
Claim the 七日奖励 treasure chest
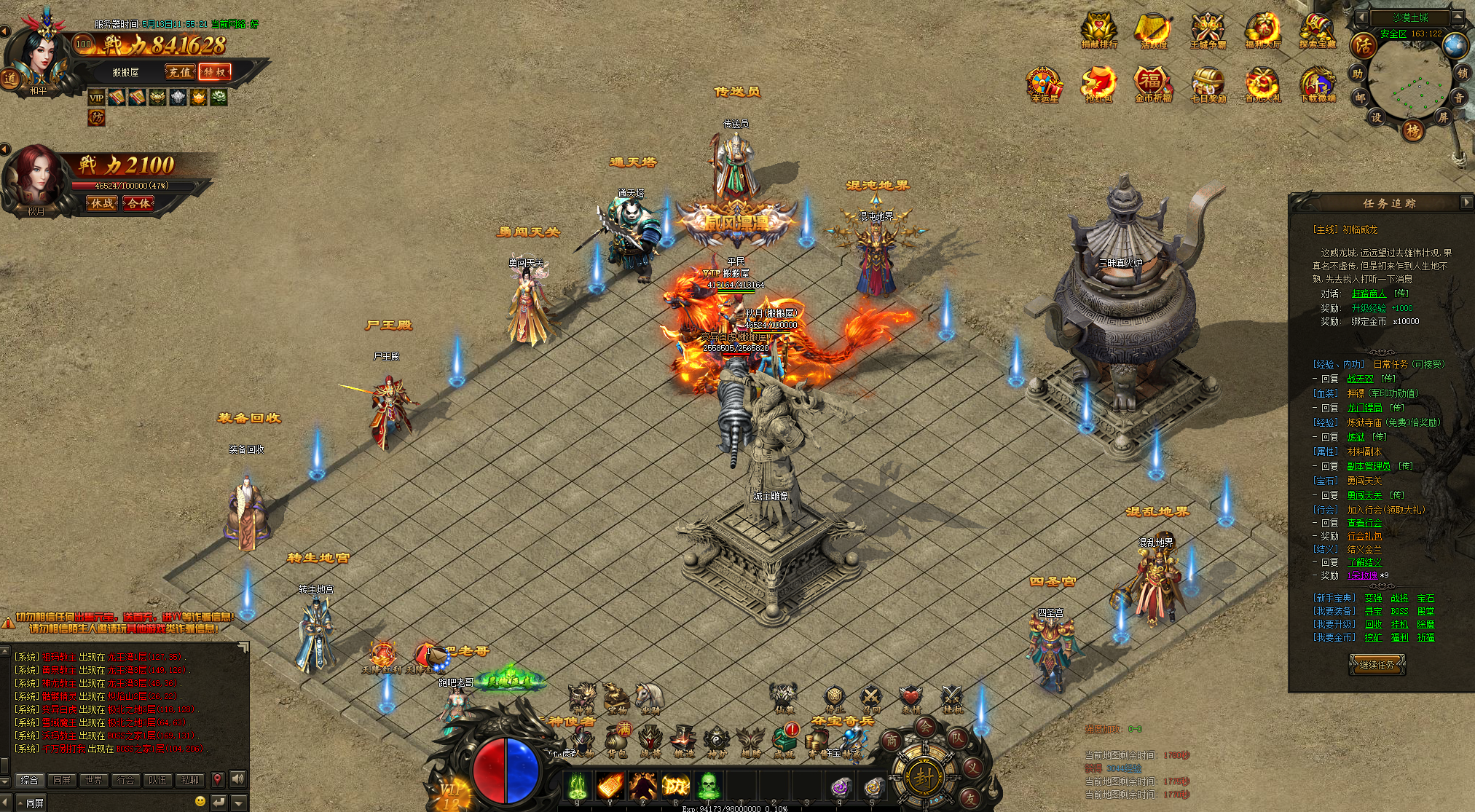pos(1208,85)
